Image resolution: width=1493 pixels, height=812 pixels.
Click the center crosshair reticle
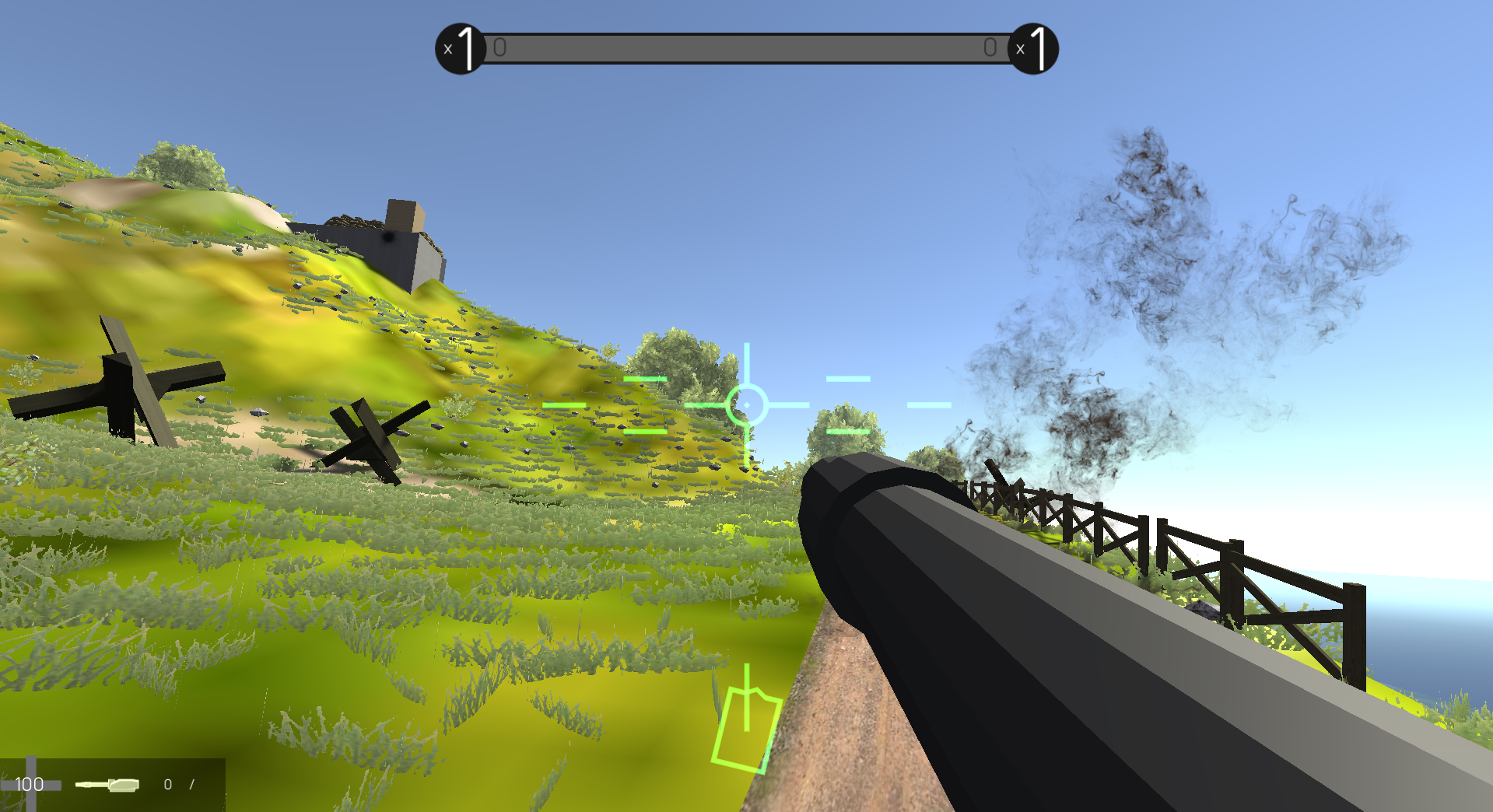point(747,404)
